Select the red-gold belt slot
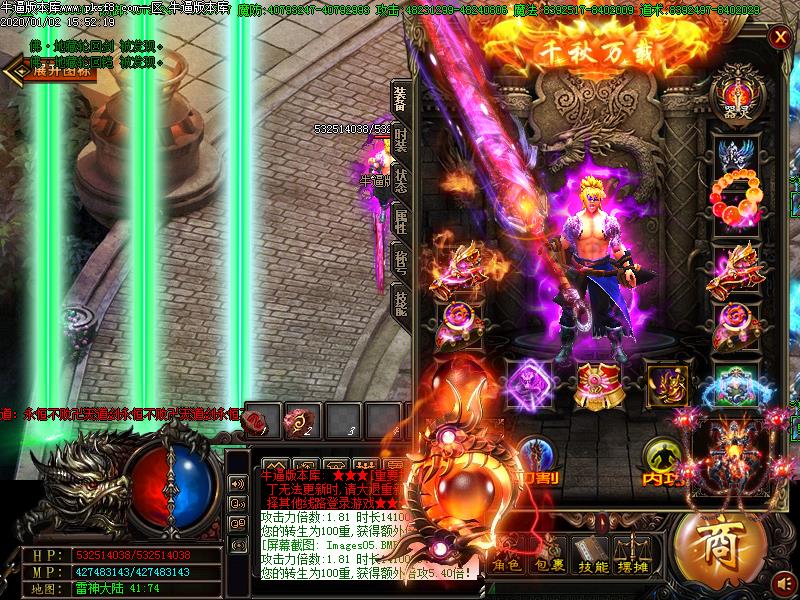800x600 pixels. click(x=600, y=383)
